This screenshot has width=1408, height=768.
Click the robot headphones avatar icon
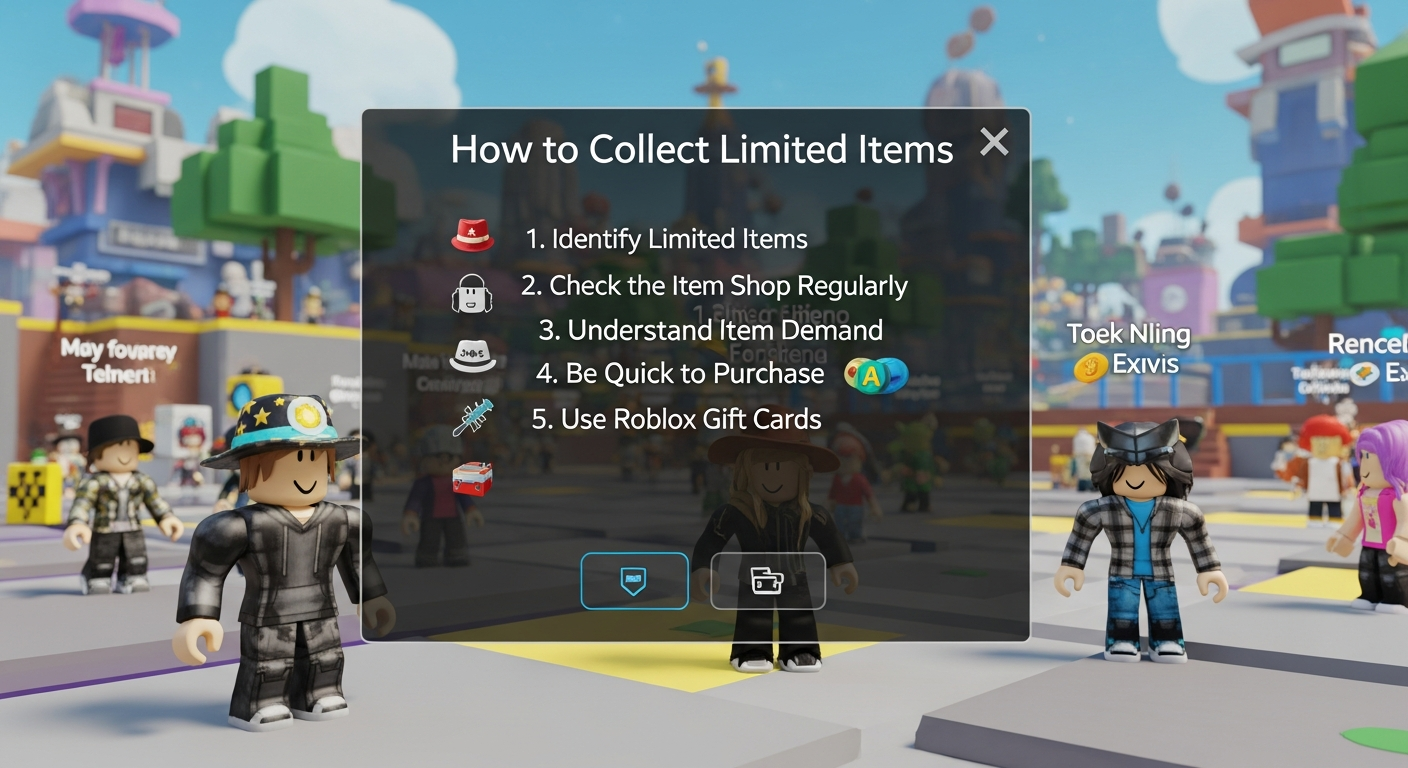(473, 293)
